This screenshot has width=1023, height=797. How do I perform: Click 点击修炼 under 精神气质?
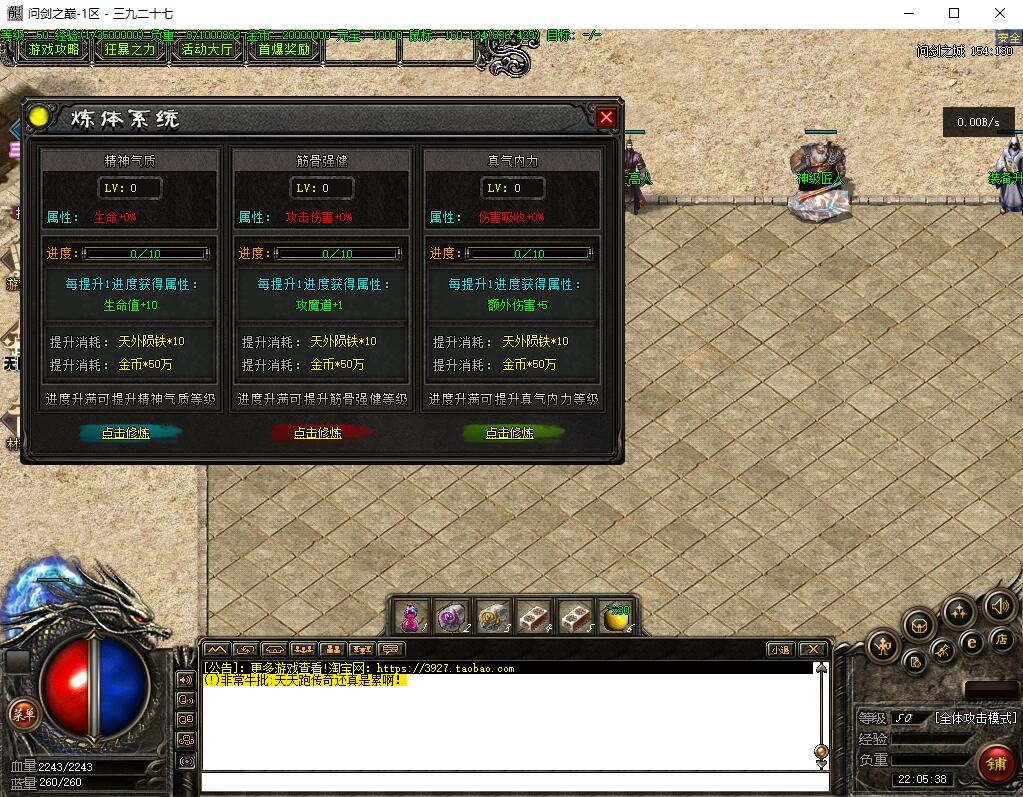[126, 433]
